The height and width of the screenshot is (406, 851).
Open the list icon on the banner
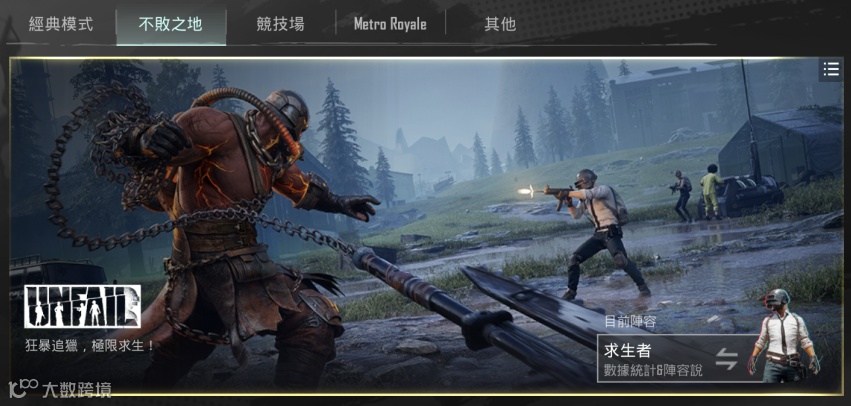[830, 69]
